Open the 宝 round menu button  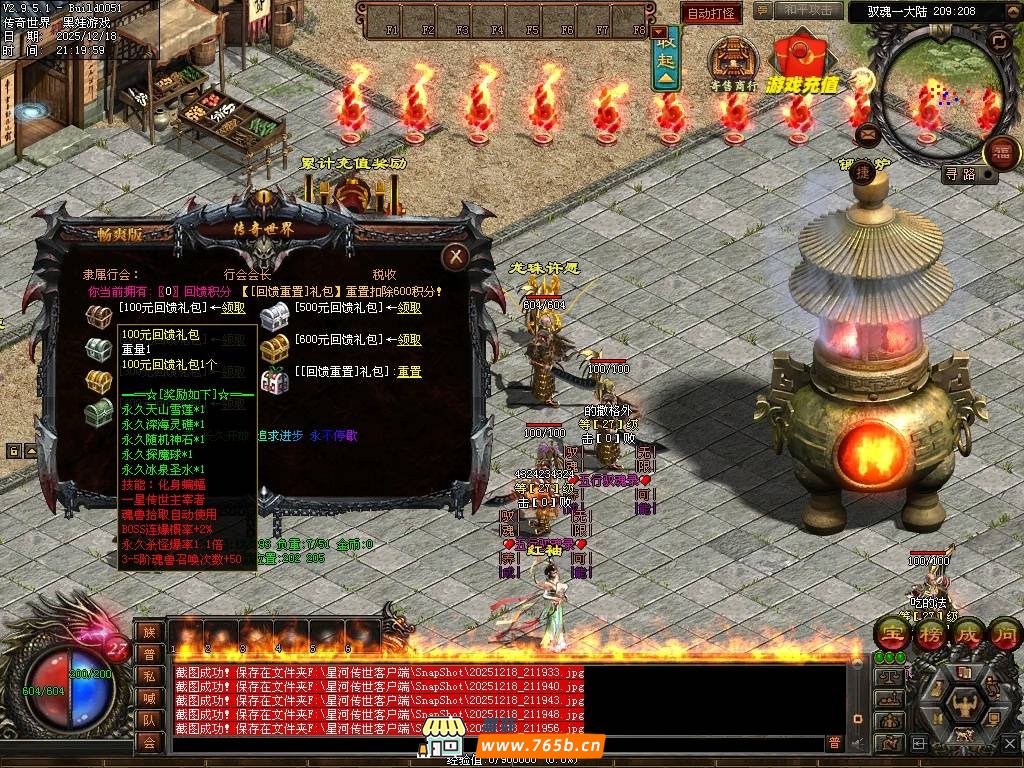coord(891,634)
